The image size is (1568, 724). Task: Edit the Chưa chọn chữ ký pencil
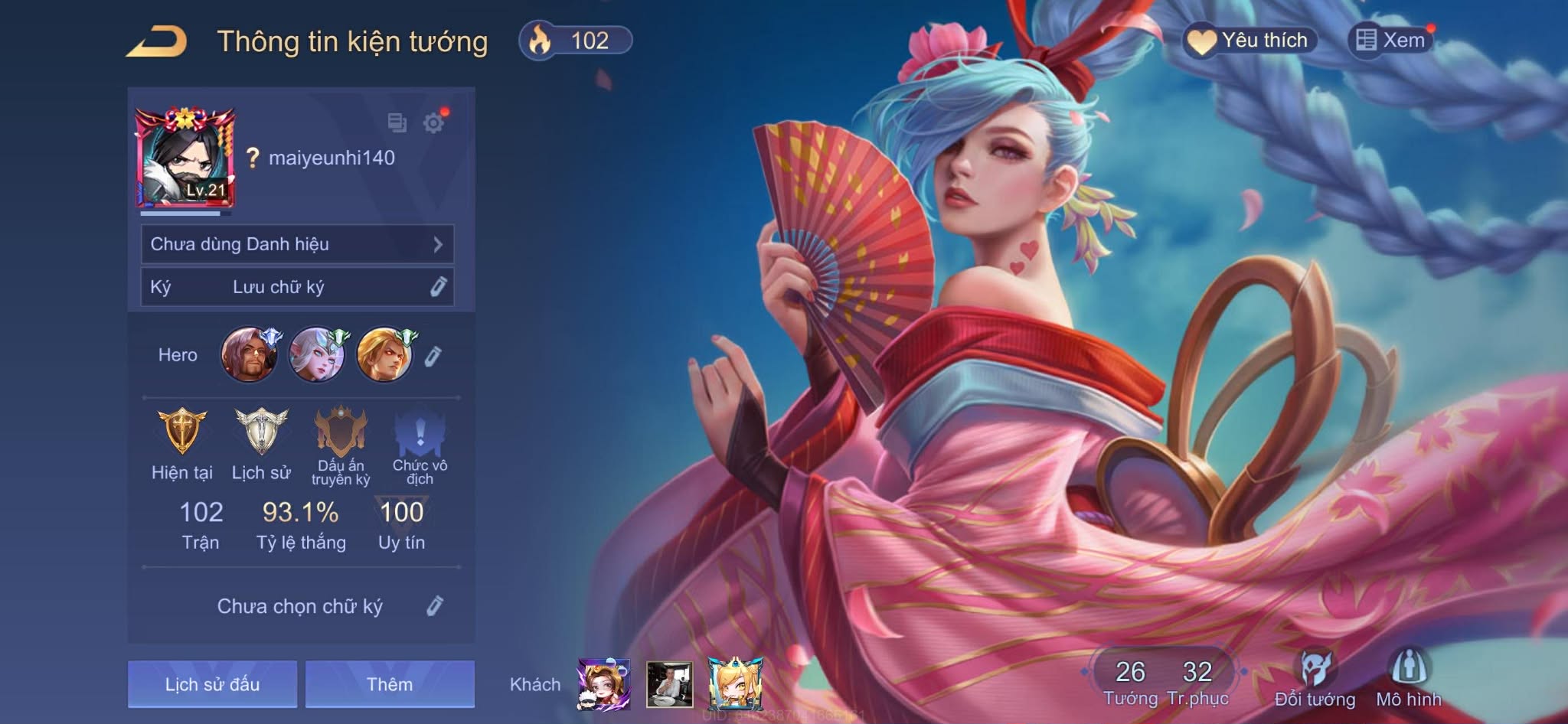[434, 606]
